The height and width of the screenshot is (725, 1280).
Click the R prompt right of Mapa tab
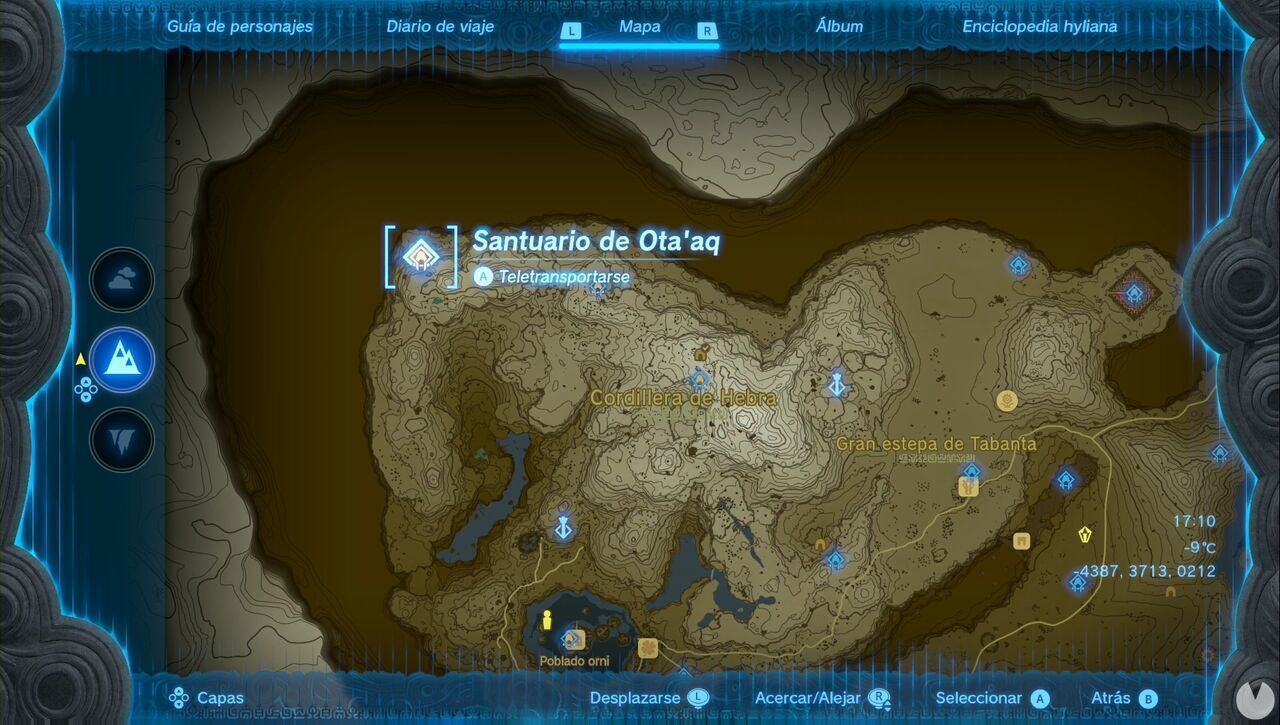(x=705, y=27)
